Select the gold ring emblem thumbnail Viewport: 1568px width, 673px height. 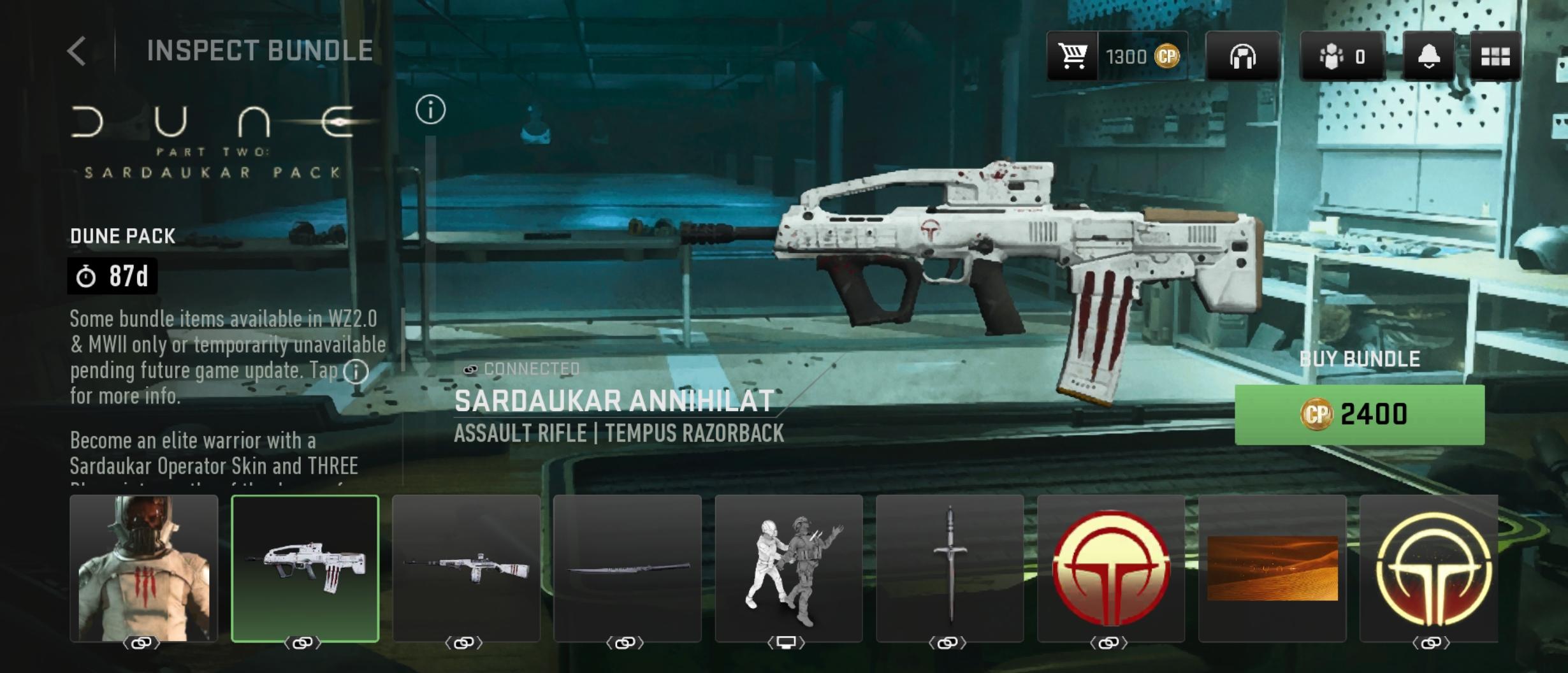1430,568
